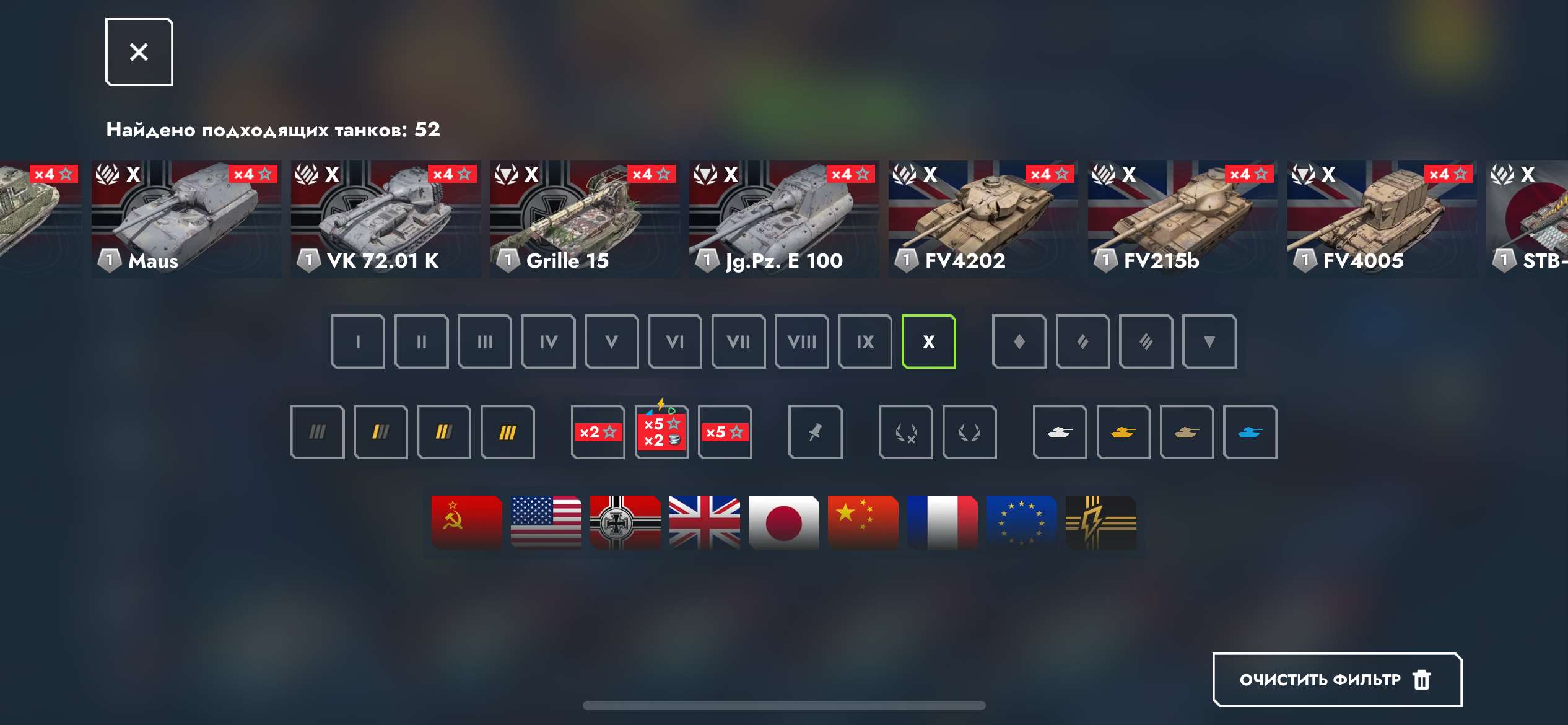Toggle the crossed-out wreath filter
This screenshot has height=725, width=1568.
click(x=905, y=432)
